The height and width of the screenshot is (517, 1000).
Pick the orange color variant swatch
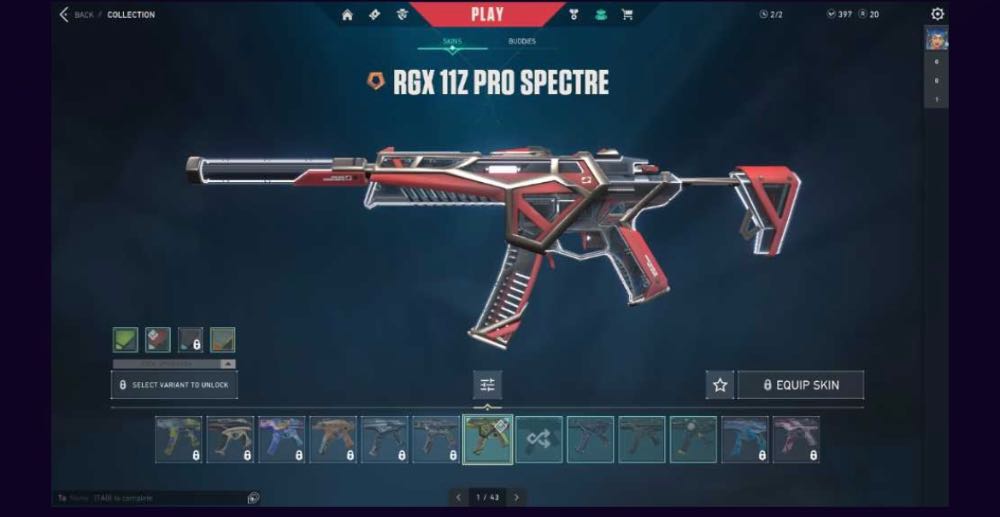coord(222,340)
